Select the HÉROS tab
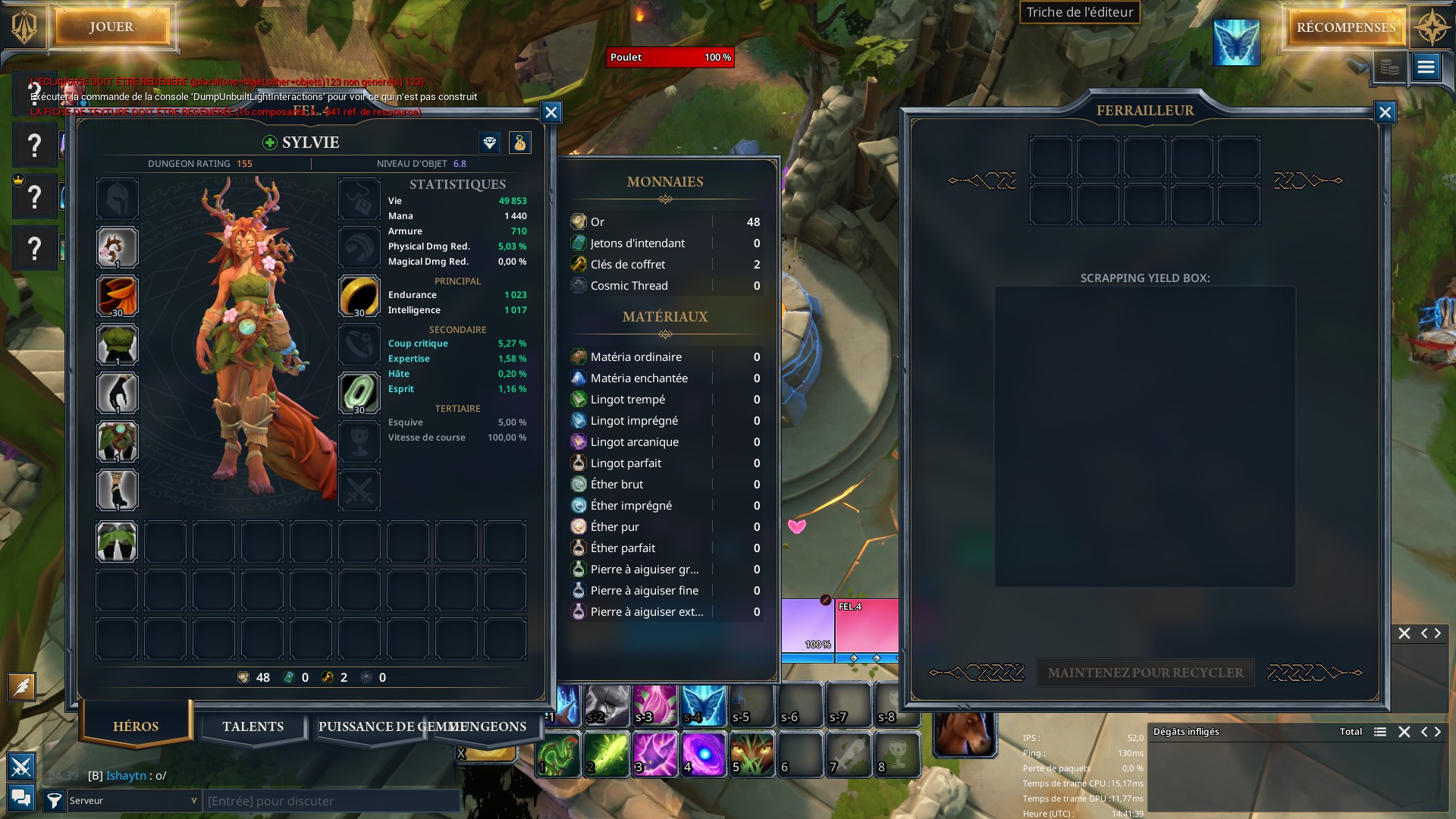The image size is (1456, 819). 136,726
